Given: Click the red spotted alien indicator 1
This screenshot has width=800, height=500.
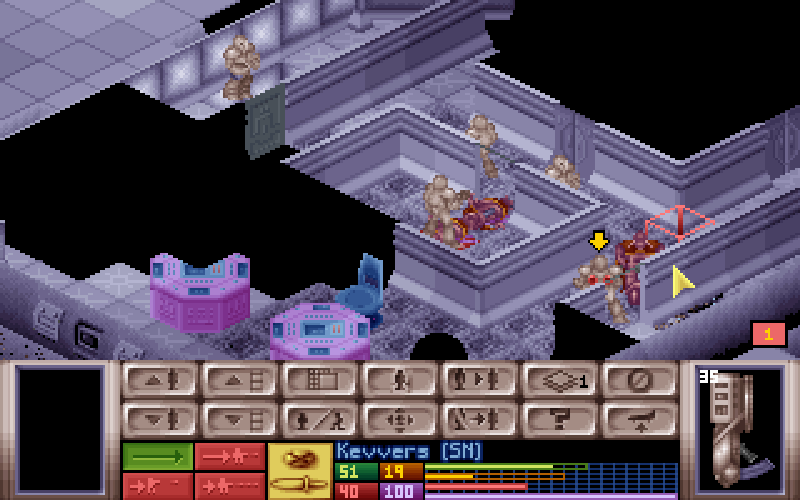Looking at the screenshot, I should click(x=768, y=334).
